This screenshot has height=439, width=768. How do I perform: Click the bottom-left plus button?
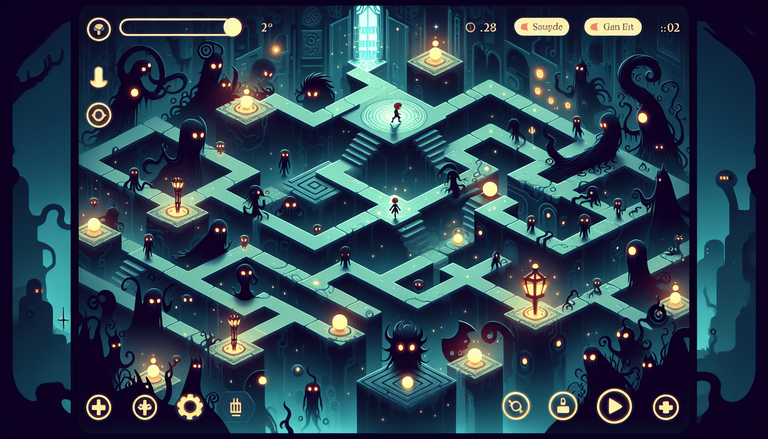pyautogui.click(x=99, y=406)
